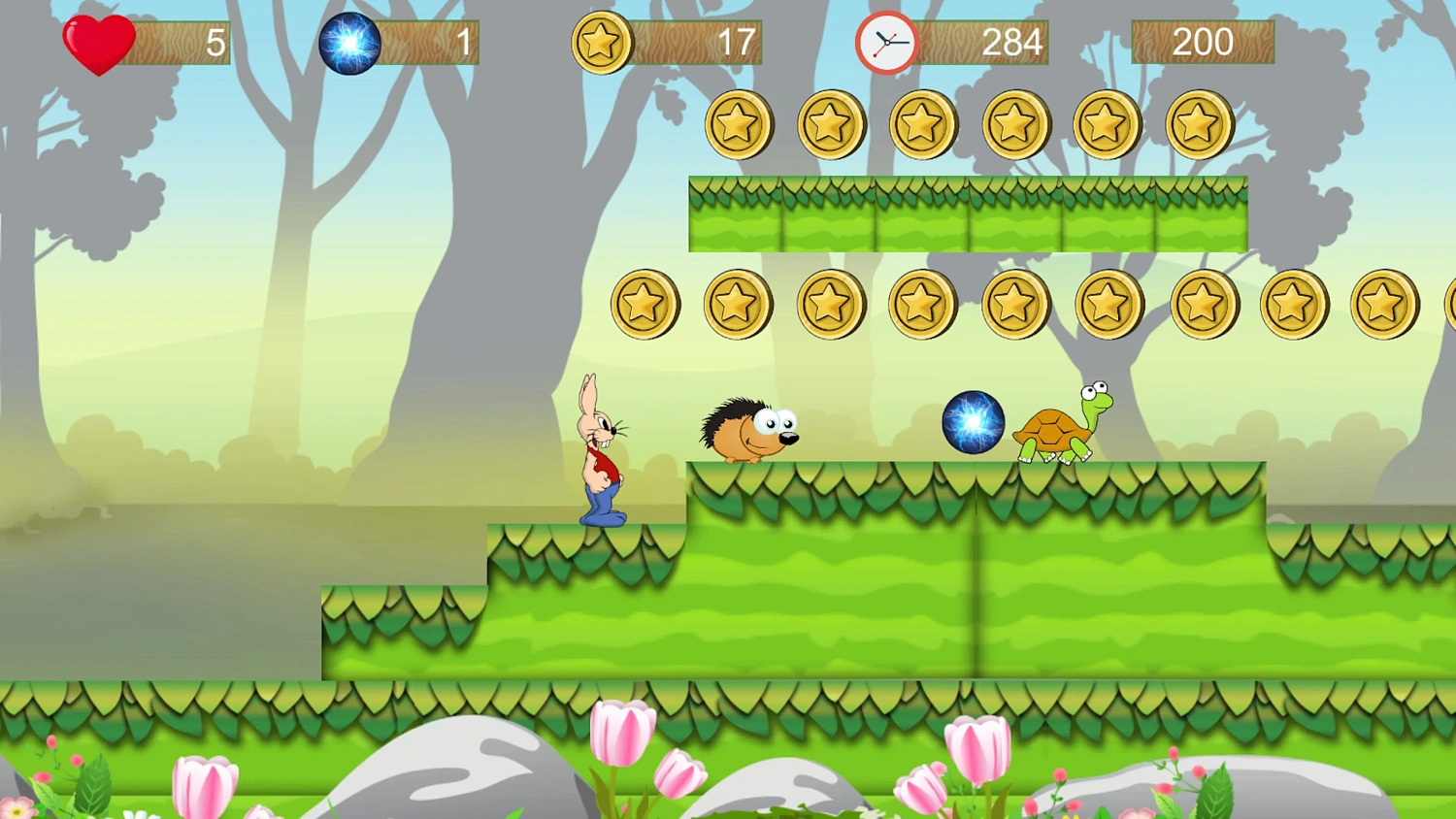Click the timer value showing 284
This screenshot has width=1456, height=819.
1011,41
